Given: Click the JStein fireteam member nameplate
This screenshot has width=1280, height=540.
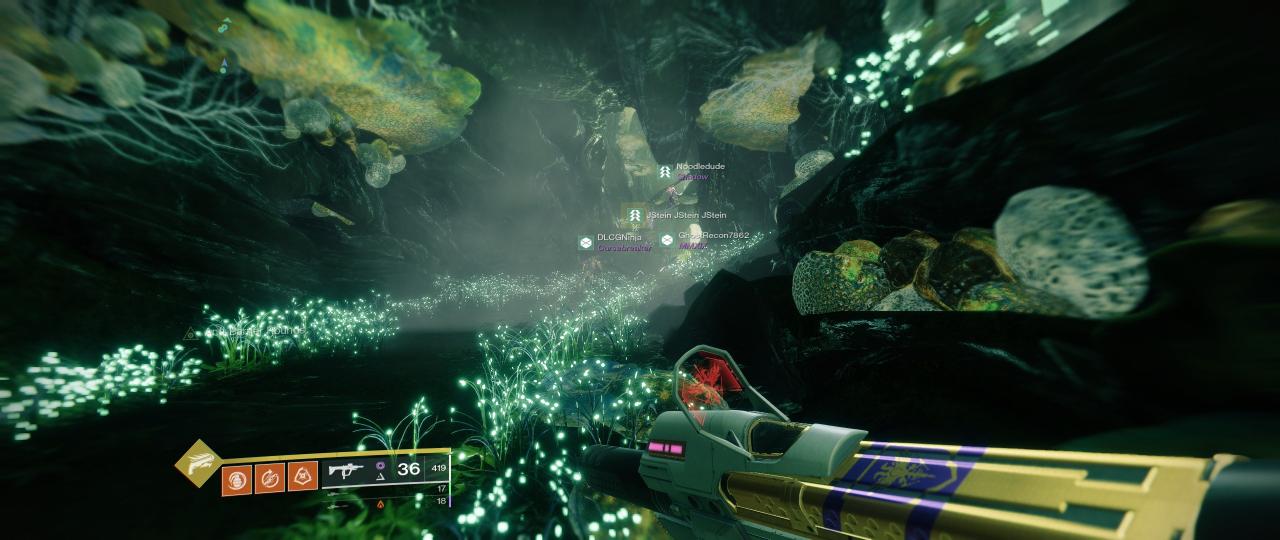Looking at the screenshot, I should coord(685,215).
